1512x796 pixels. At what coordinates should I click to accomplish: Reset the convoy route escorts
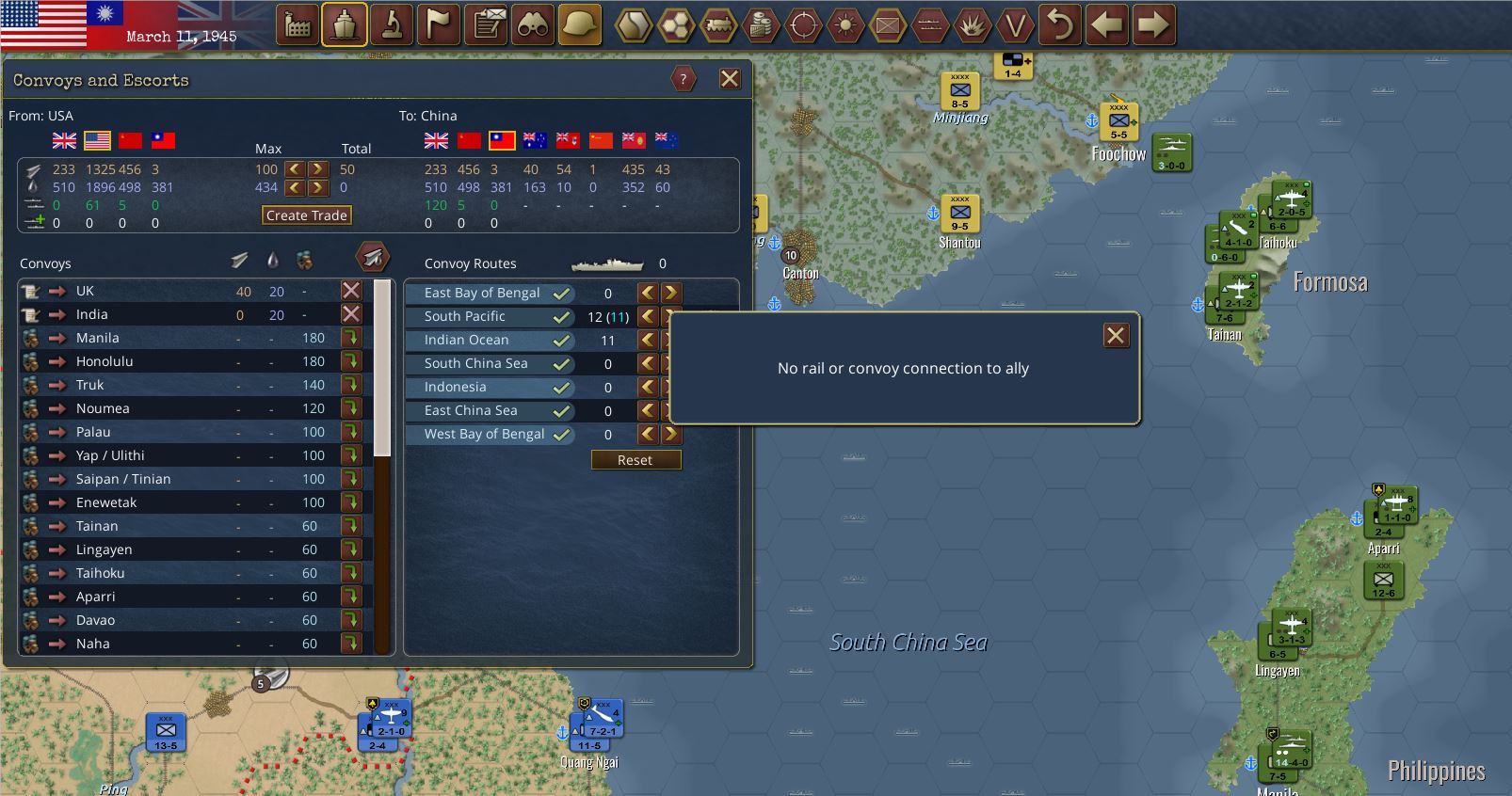pyautogui.click(x=635, y=460)
